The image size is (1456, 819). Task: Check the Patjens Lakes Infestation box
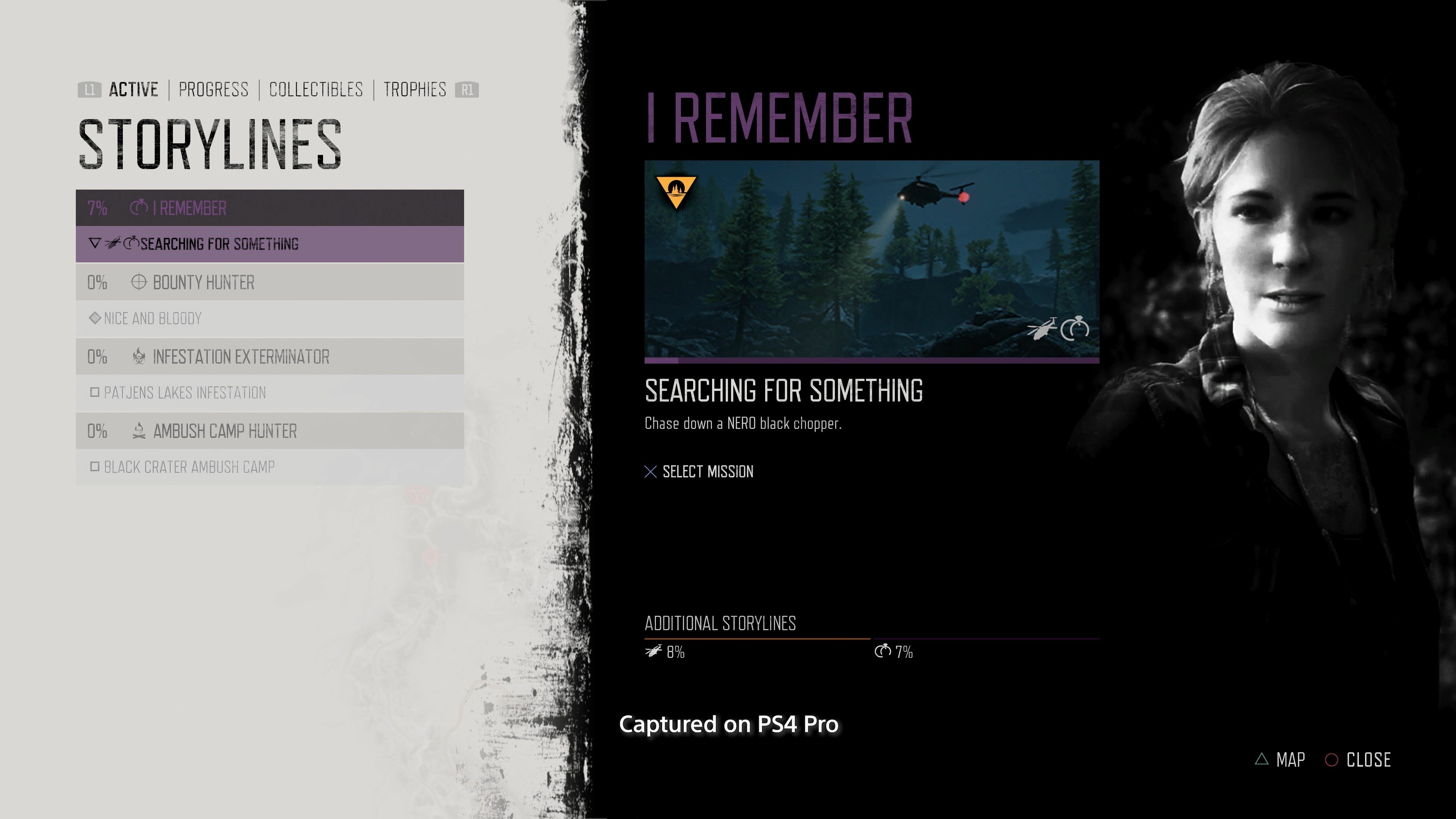[95, 392]
